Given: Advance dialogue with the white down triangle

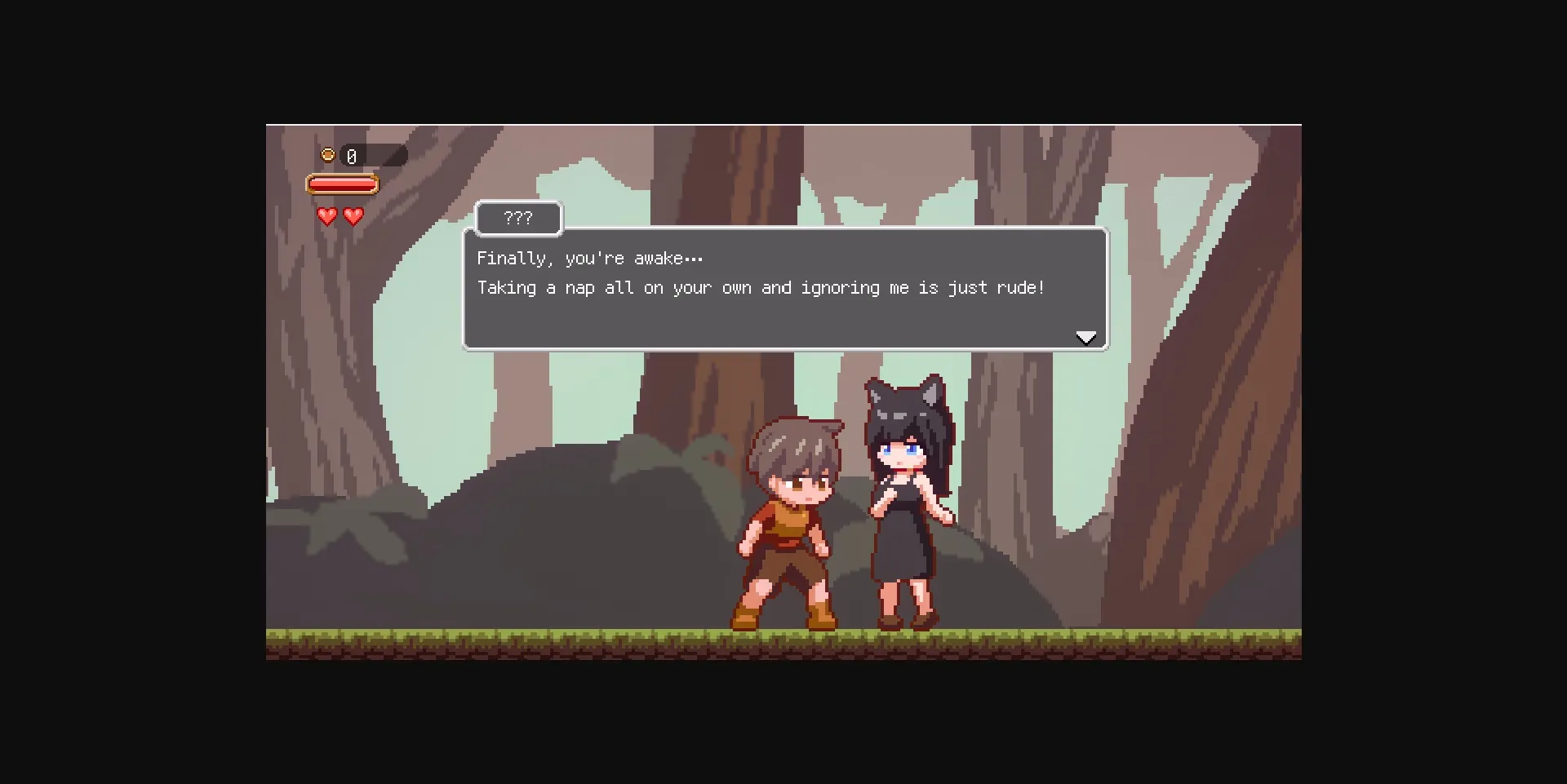Looking at the screenshot, I should tap(1086, 337).
